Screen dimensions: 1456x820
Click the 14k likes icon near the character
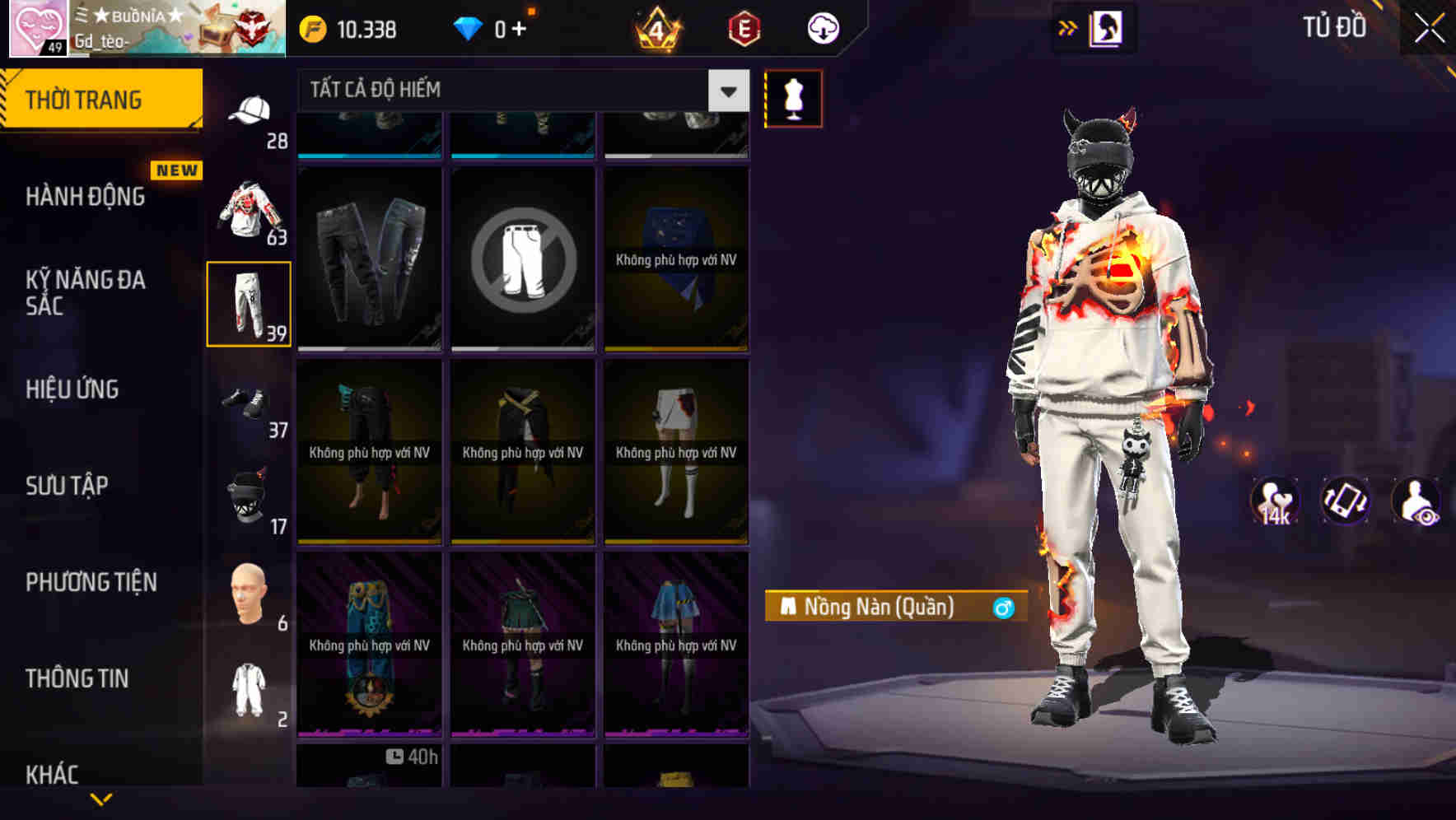coord(1275,502)
